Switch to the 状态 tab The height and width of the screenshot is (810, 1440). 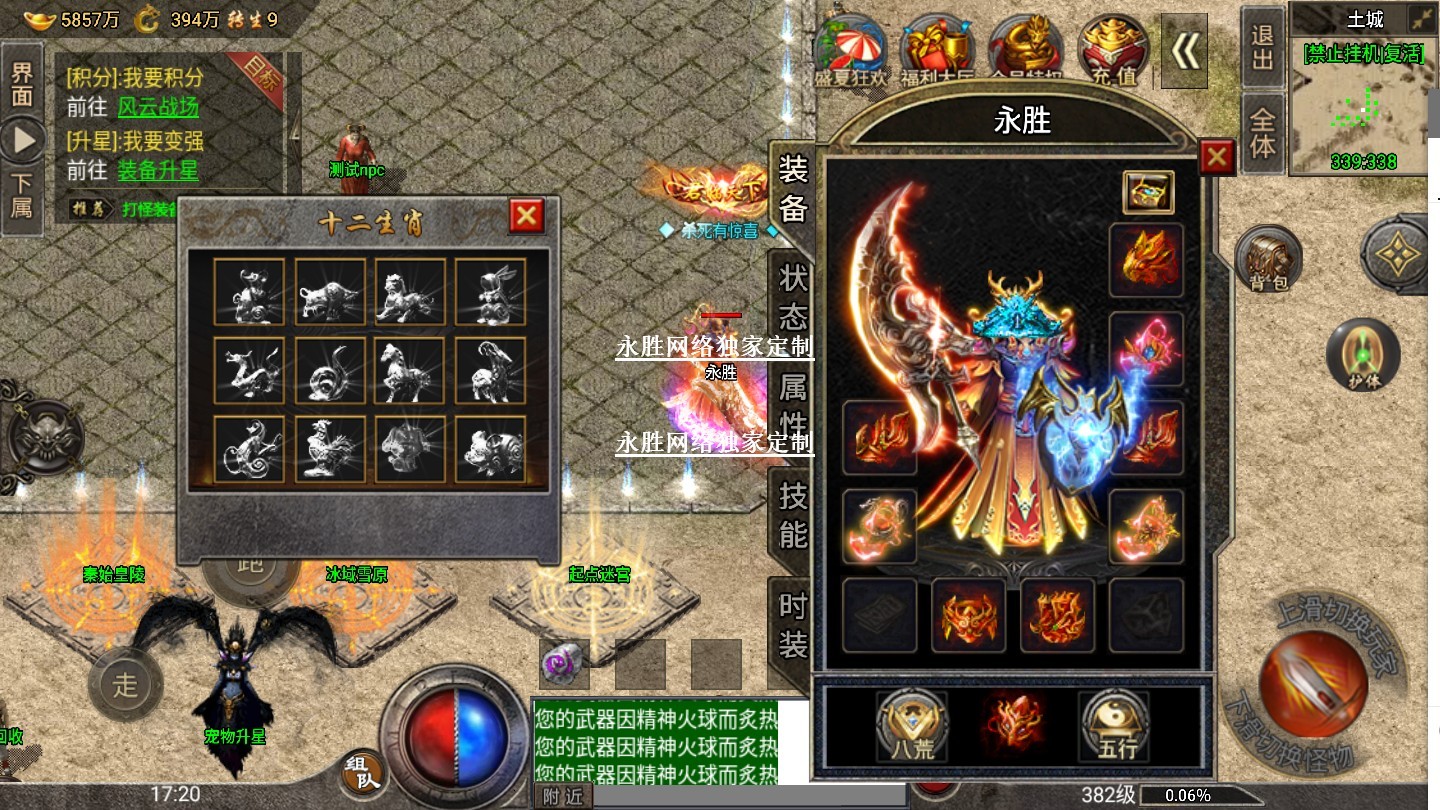tap(792, 297)
